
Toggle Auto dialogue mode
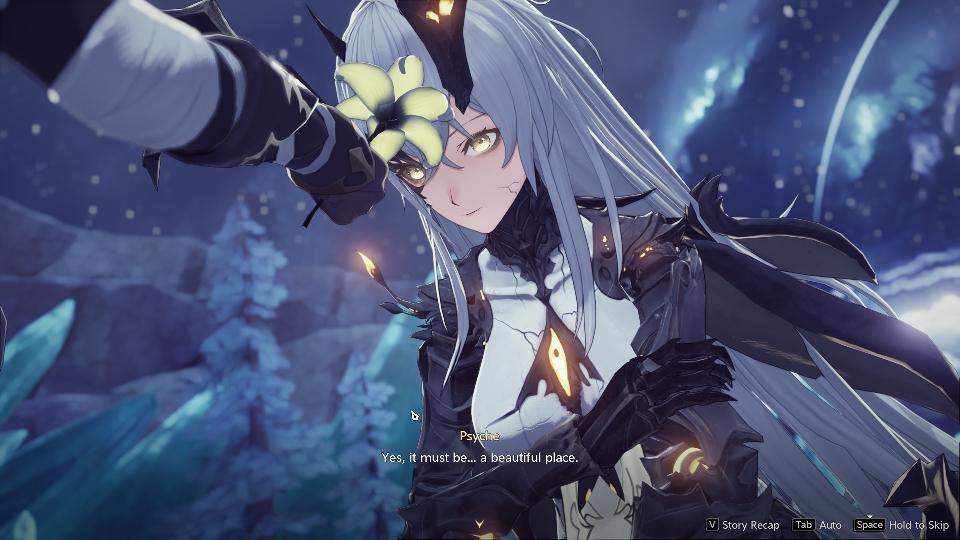coord(817,525)
